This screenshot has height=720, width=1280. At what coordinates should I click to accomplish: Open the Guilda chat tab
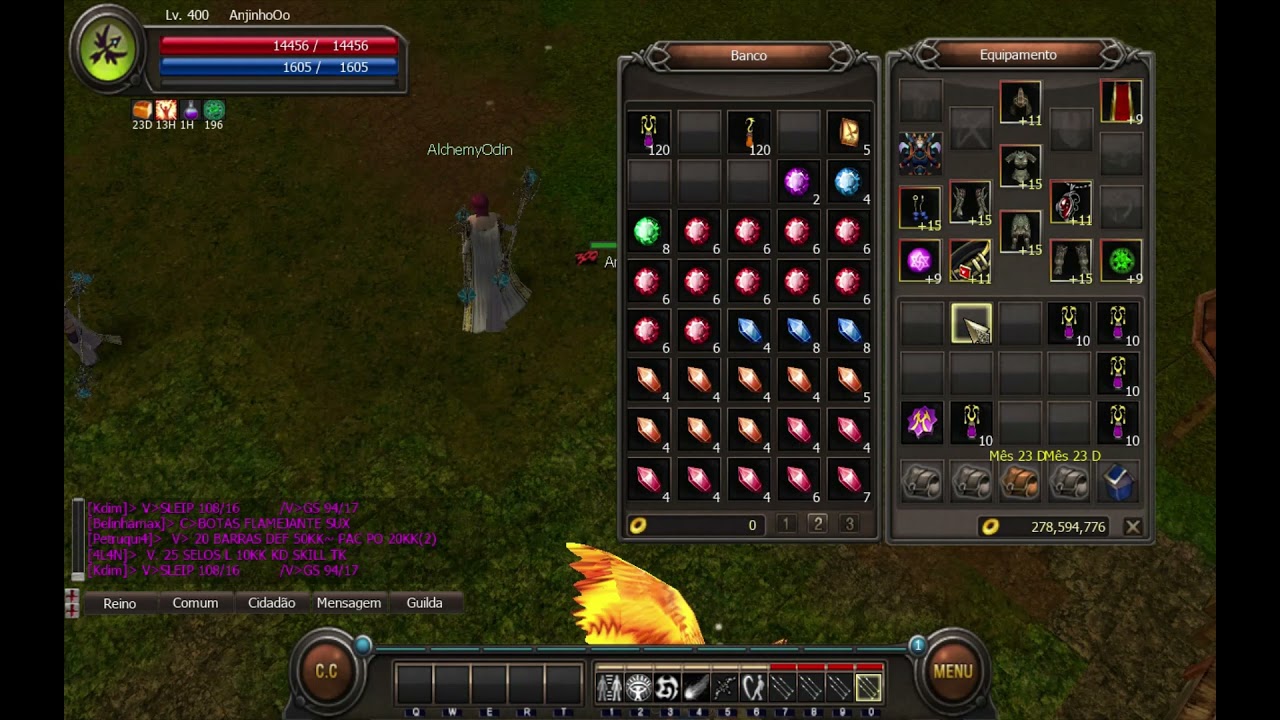tap(424, 603)
